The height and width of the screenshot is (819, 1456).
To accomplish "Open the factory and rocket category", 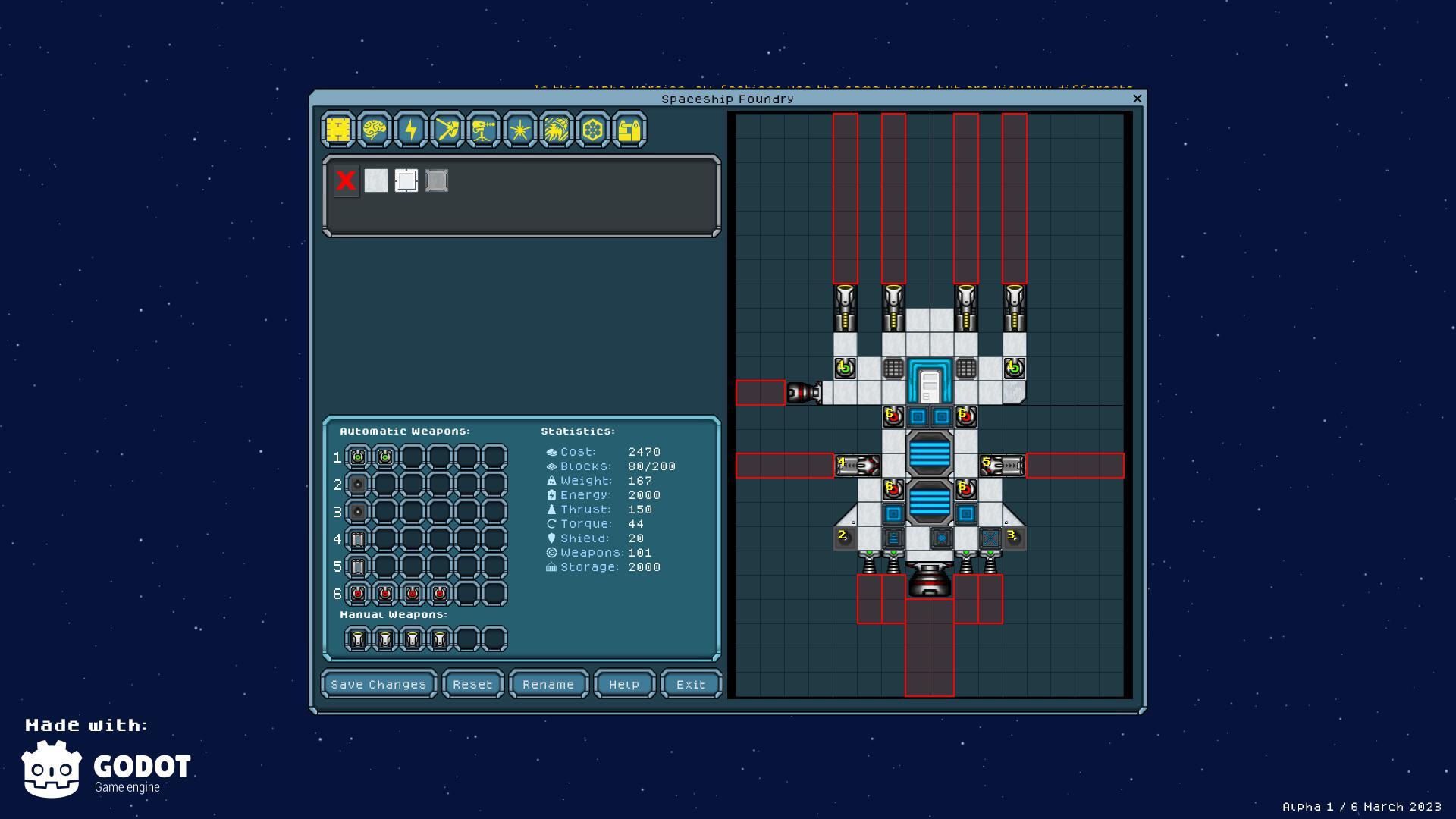I will tap(629, 130).
